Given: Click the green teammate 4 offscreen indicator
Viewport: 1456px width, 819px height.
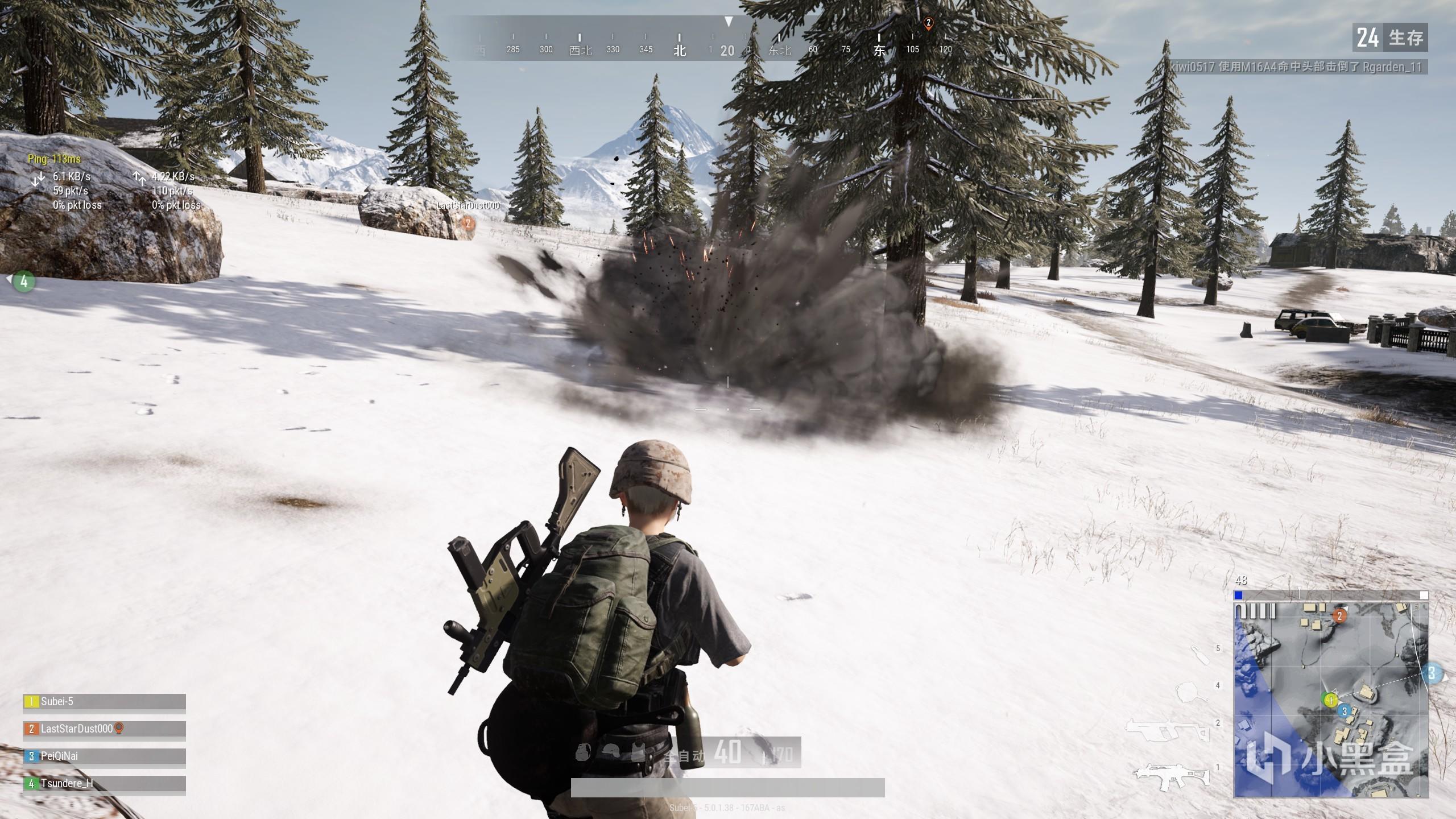Looking at the screenshot, I should [23, 281].
